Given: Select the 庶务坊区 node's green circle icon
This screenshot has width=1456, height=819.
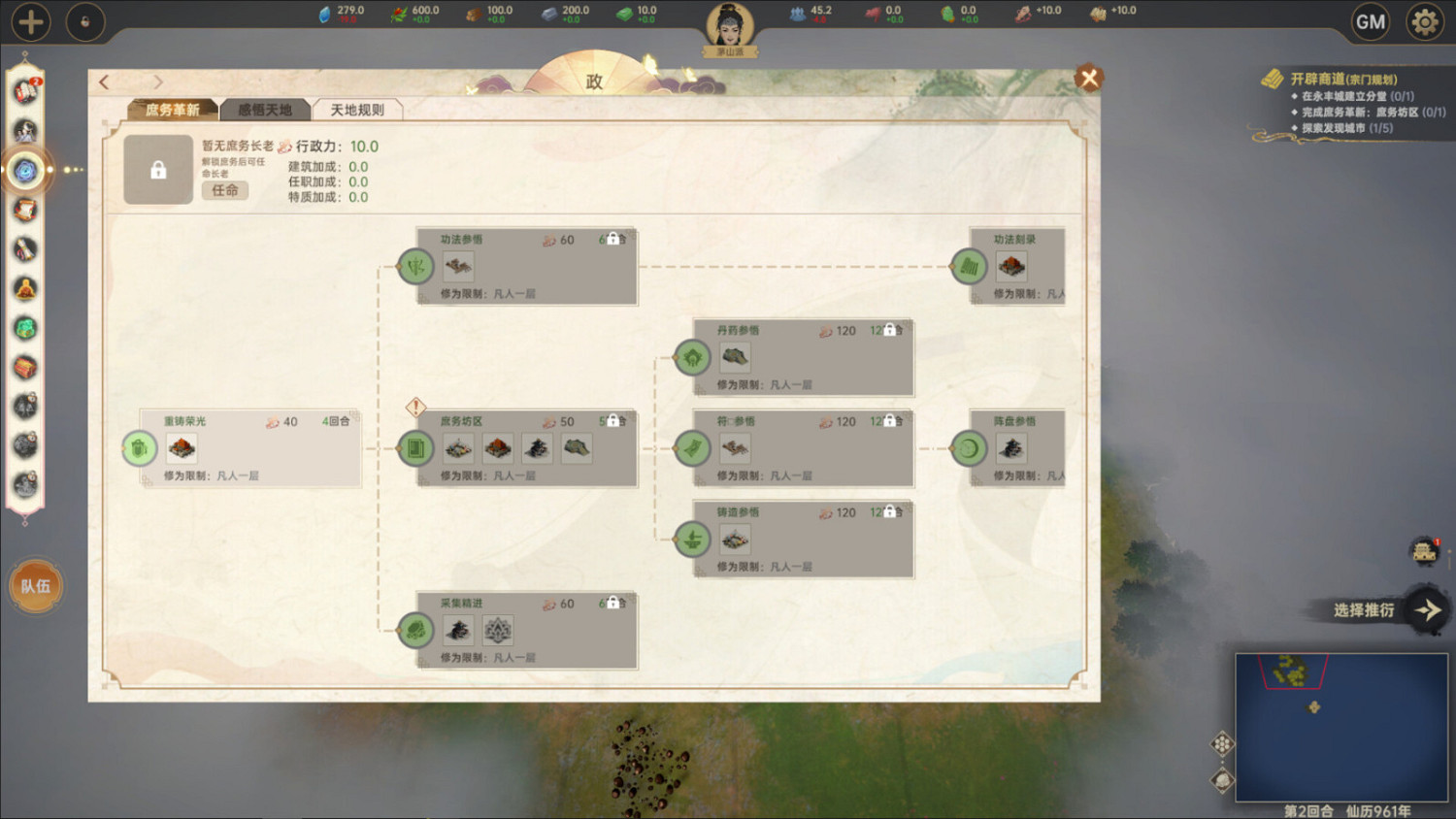Looking at the screenshot, I should point(415,448).
